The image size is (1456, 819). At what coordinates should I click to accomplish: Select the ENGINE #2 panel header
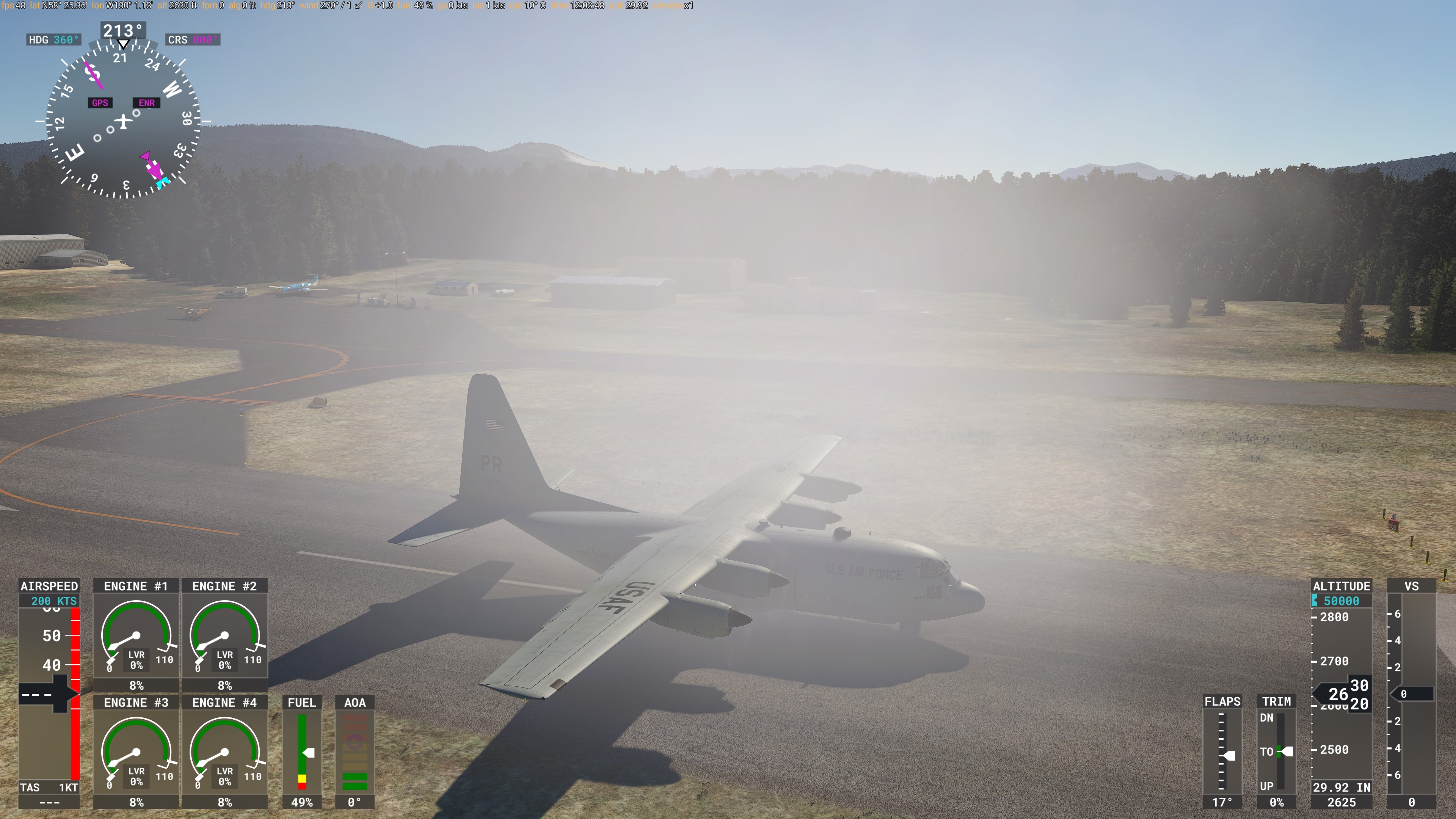pyautogui.click(x=225, y=586)
